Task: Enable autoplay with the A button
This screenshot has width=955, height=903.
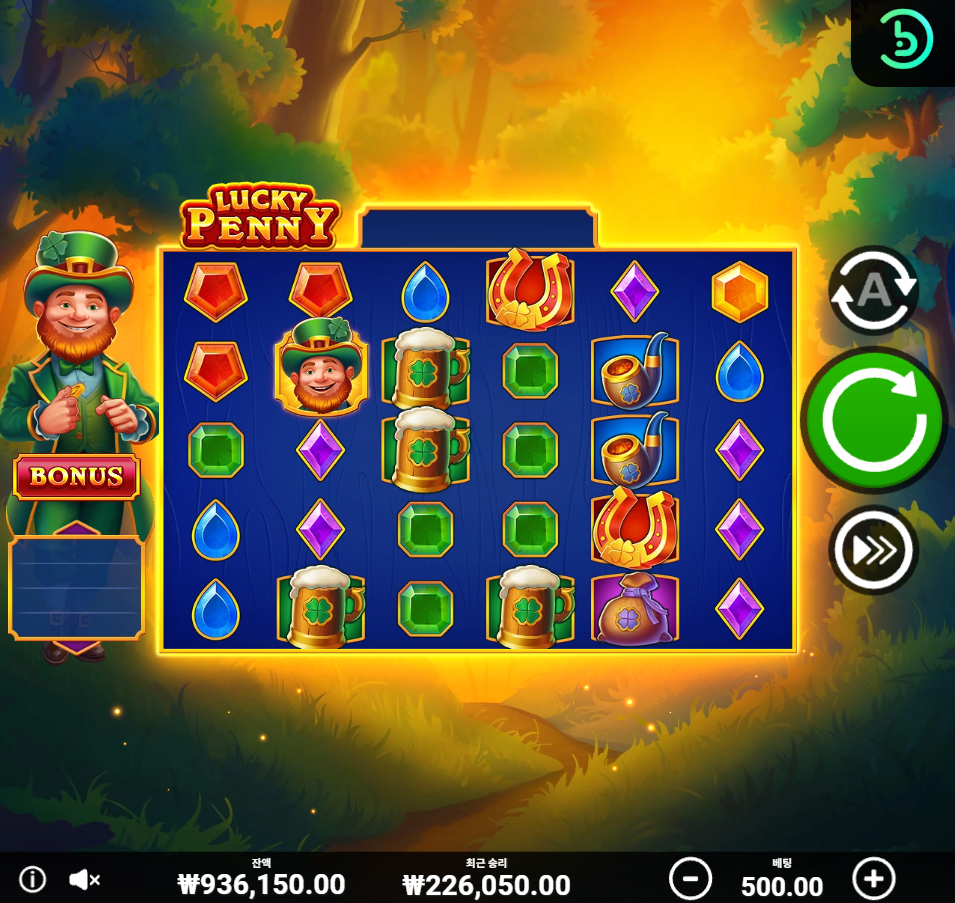Action: click(873, 290)
